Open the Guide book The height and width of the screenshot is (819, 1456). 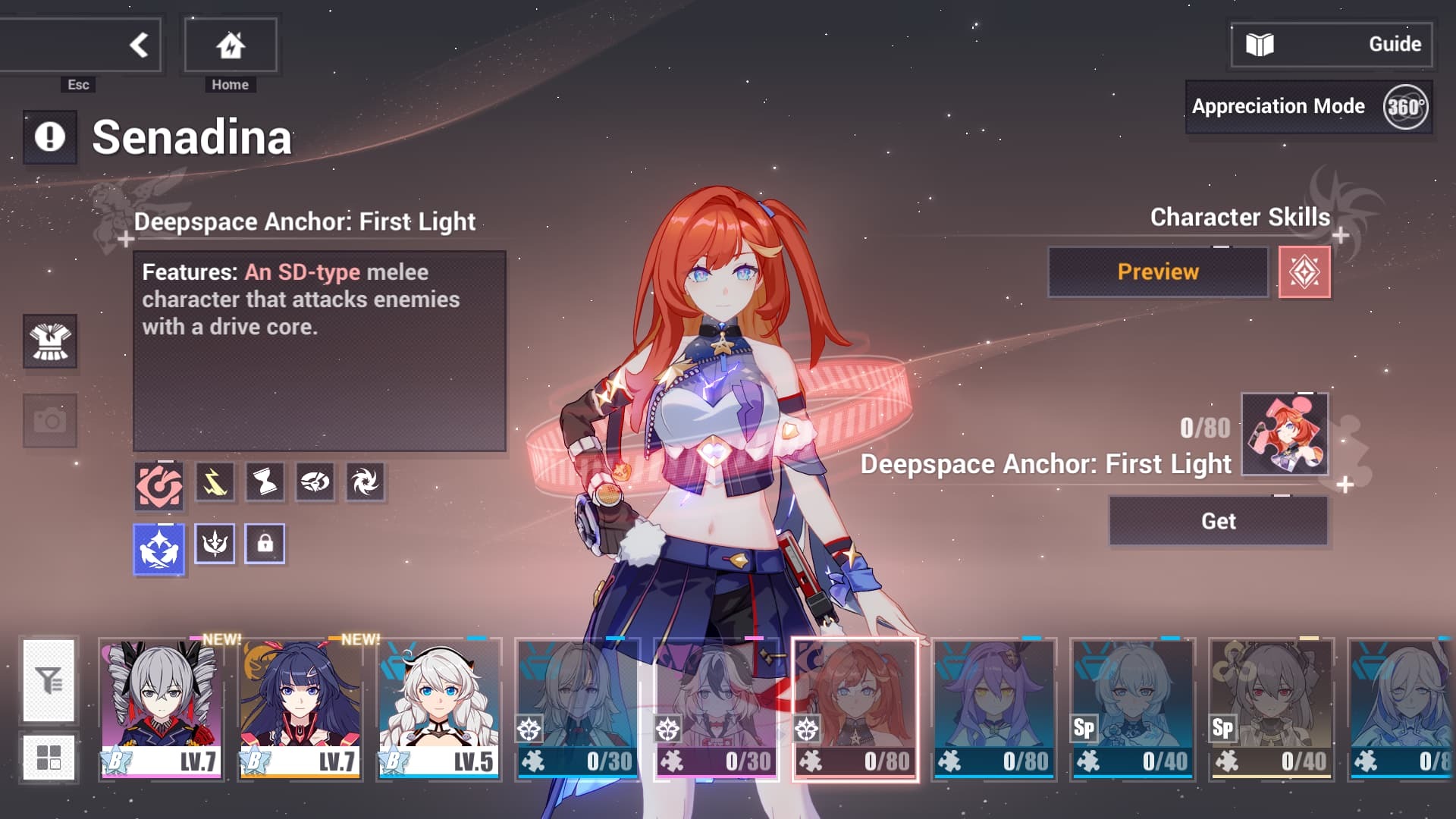coord(1332,45)
